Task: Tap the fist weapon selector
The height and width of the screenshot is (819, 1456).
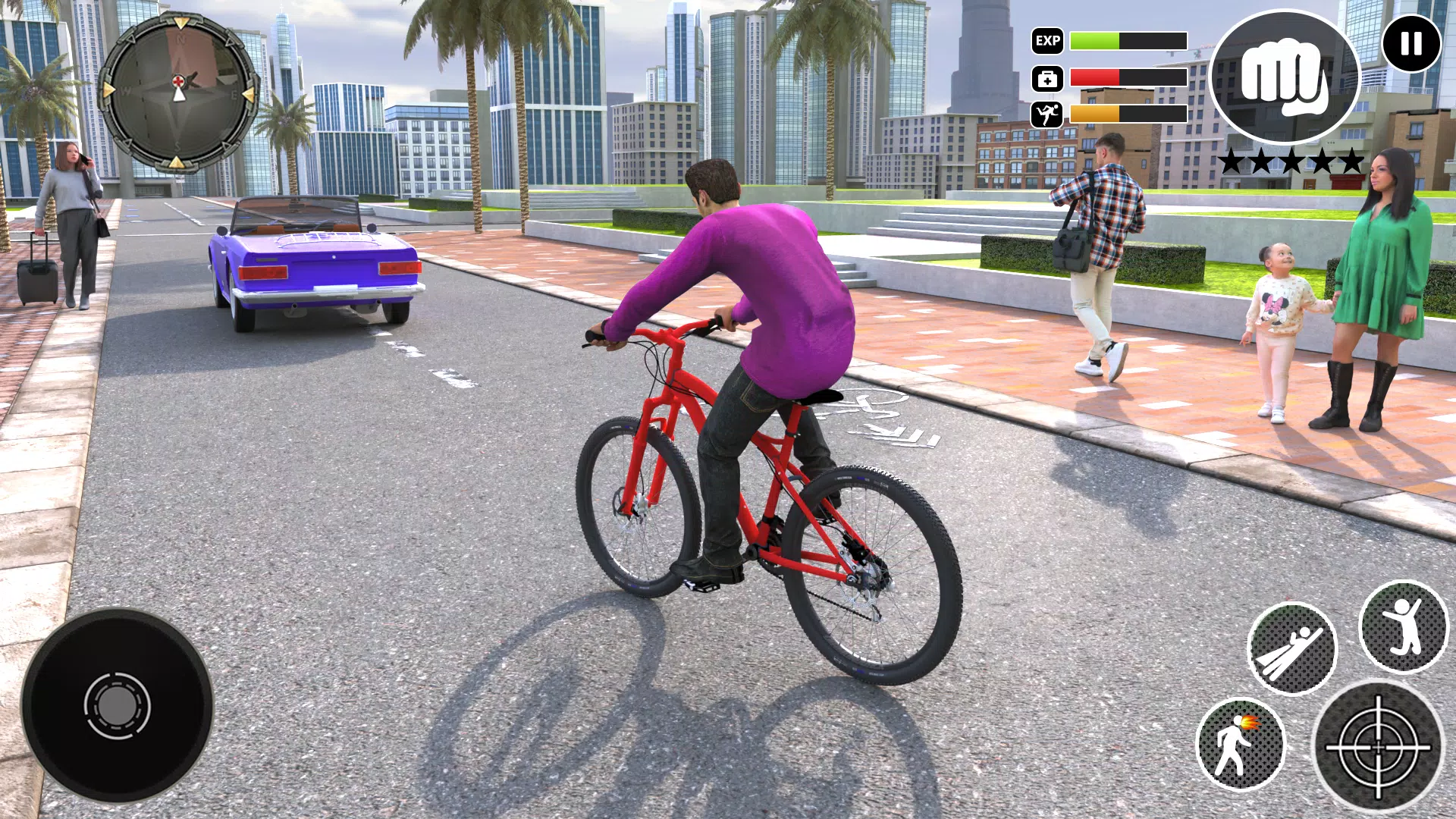Action: coord(1285,77)
